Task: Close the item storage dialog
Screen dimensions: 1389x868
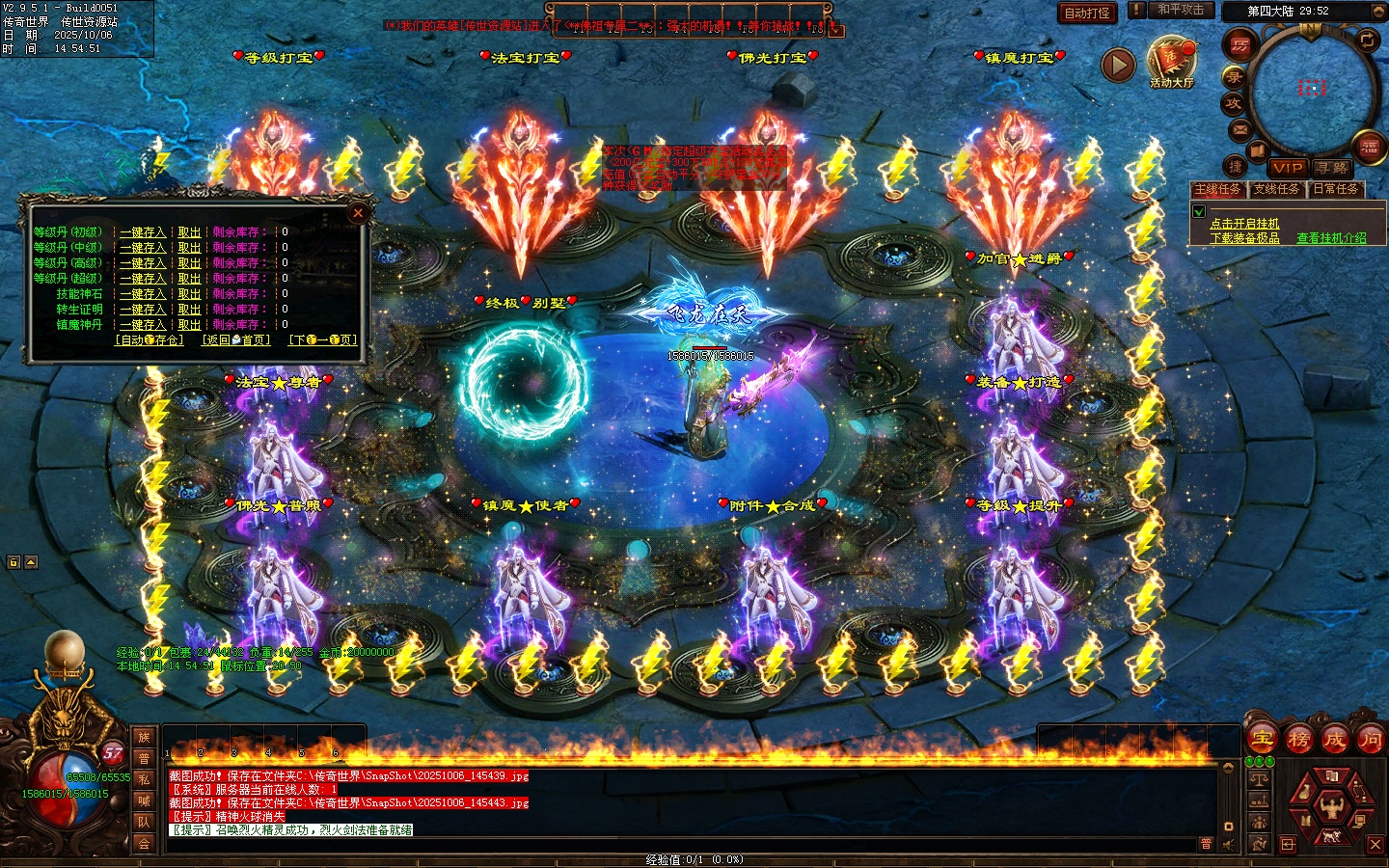Action: [358, 213]
